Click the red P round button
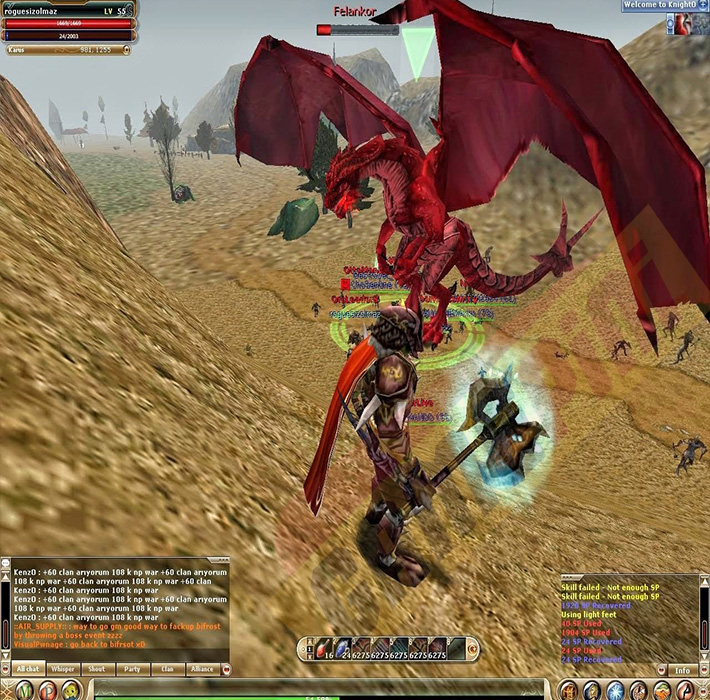 point(46,690)
